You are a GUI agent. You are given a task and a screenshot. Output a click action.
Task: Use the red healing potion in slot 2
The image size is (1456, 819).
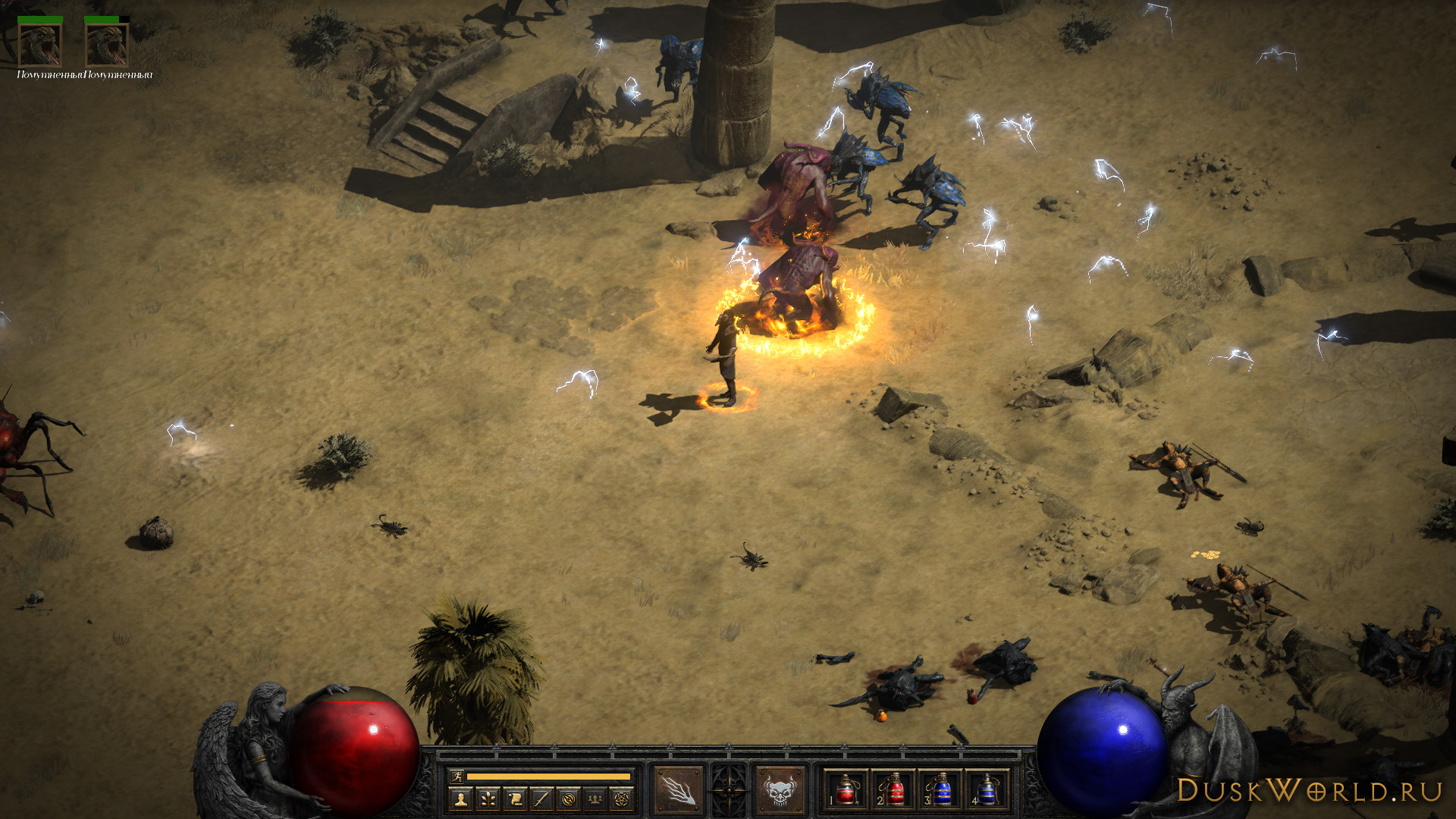pyautogui.click(x=893, y=790)
